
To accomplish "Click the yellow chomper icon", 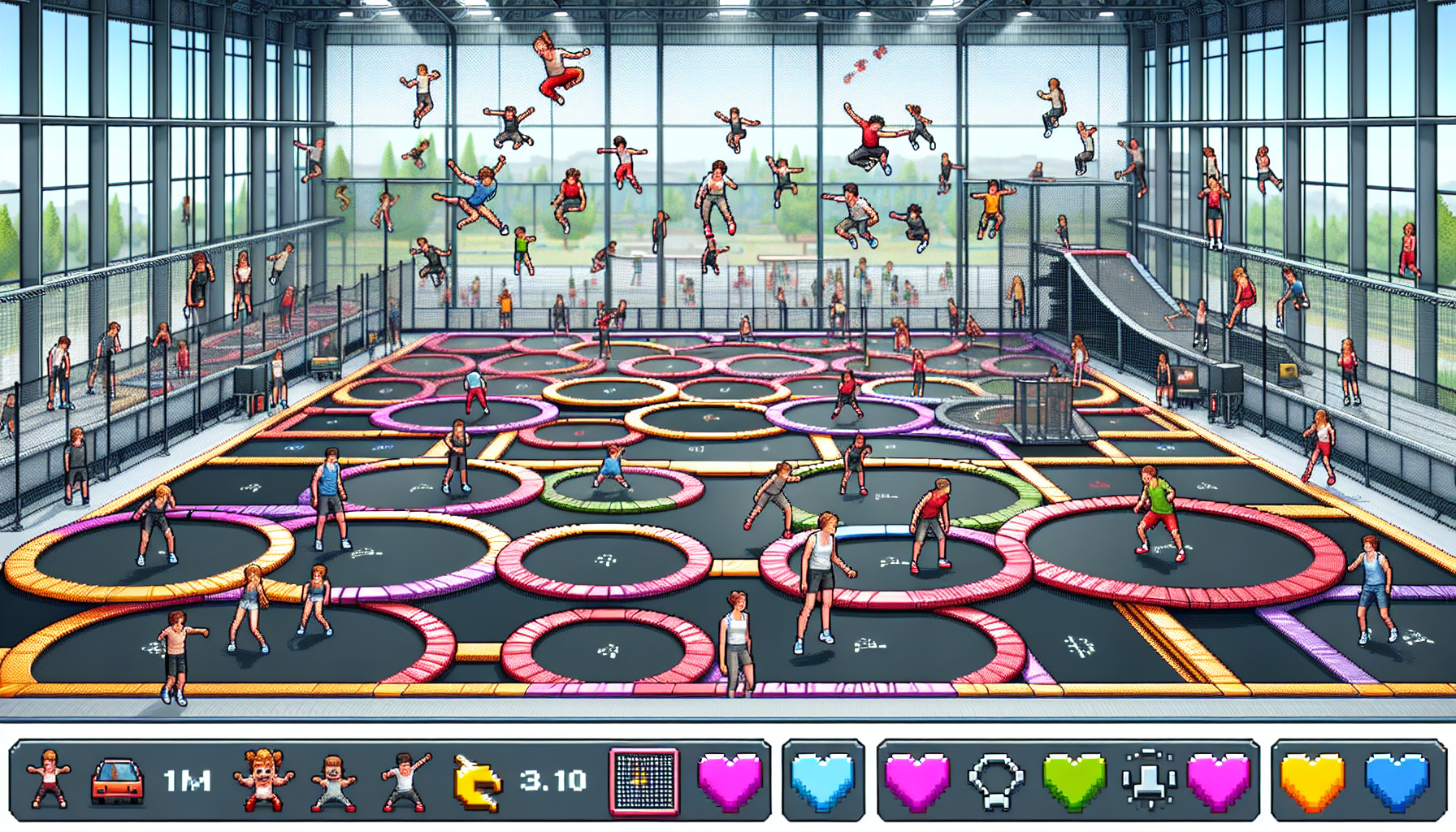I will (477, 782).
